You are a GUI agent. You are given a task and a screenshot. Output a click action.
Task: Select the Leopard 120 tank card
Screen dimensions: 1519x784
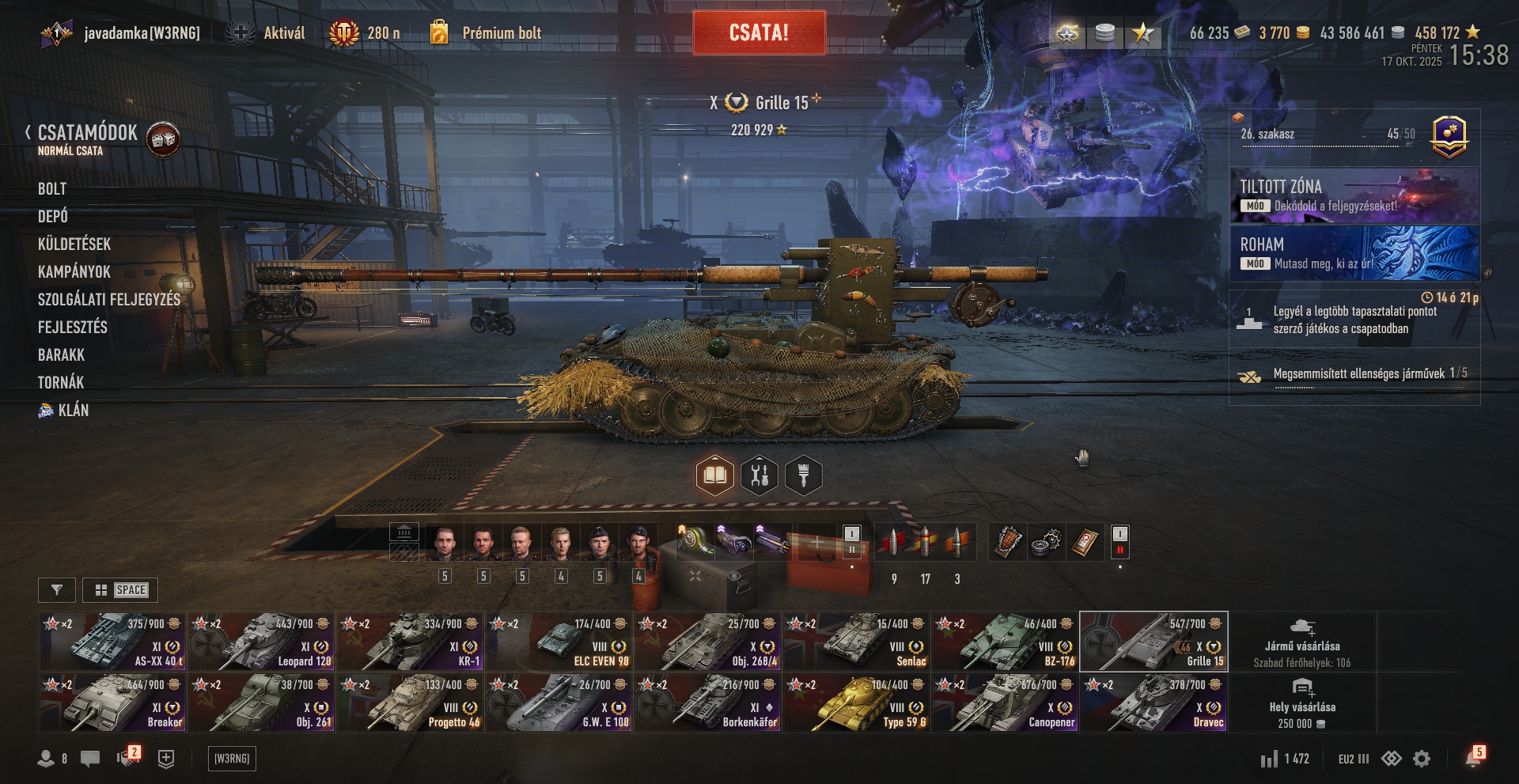261,642
